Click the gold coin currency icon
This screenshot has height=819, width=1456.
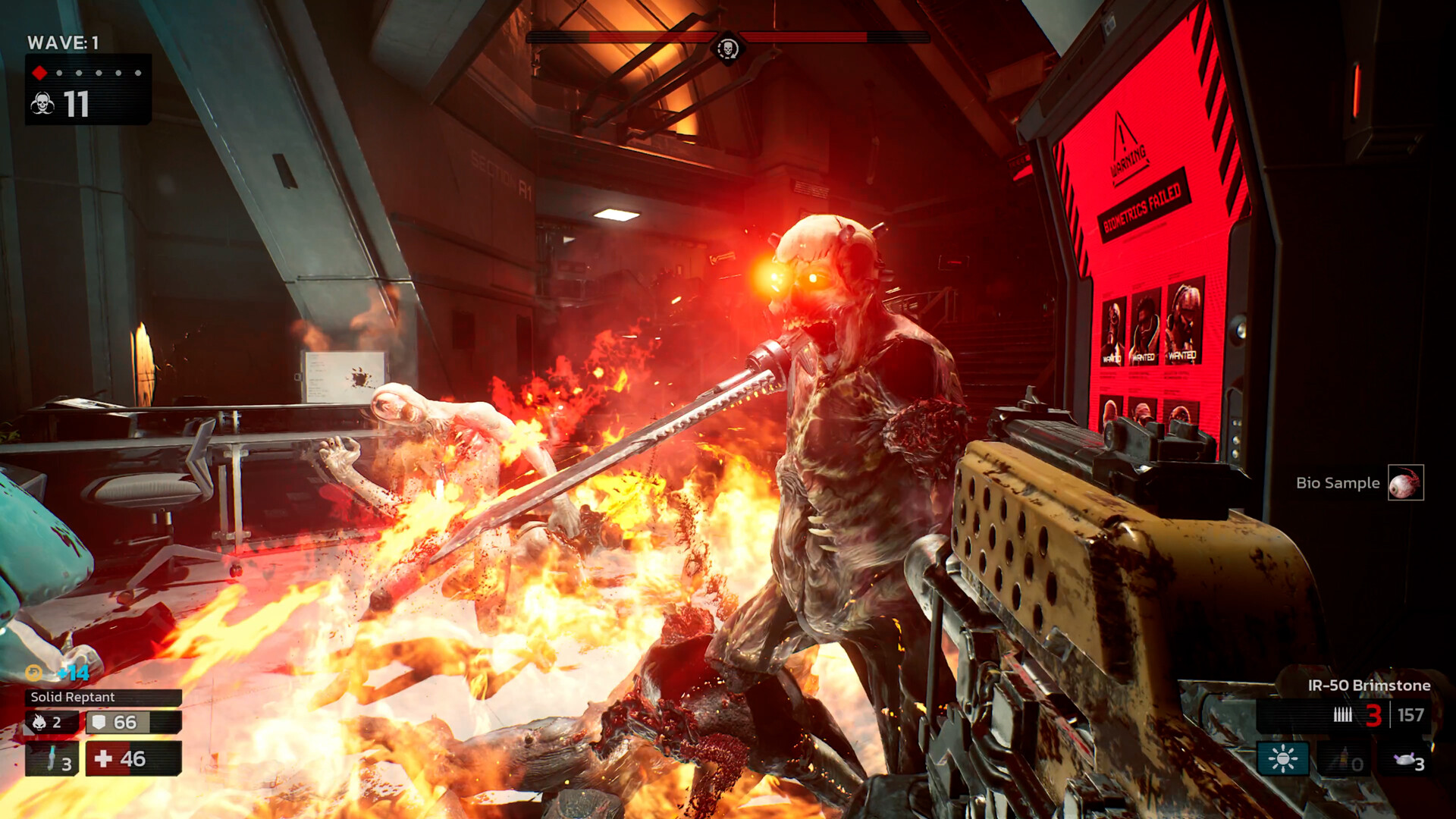[33, 672]
